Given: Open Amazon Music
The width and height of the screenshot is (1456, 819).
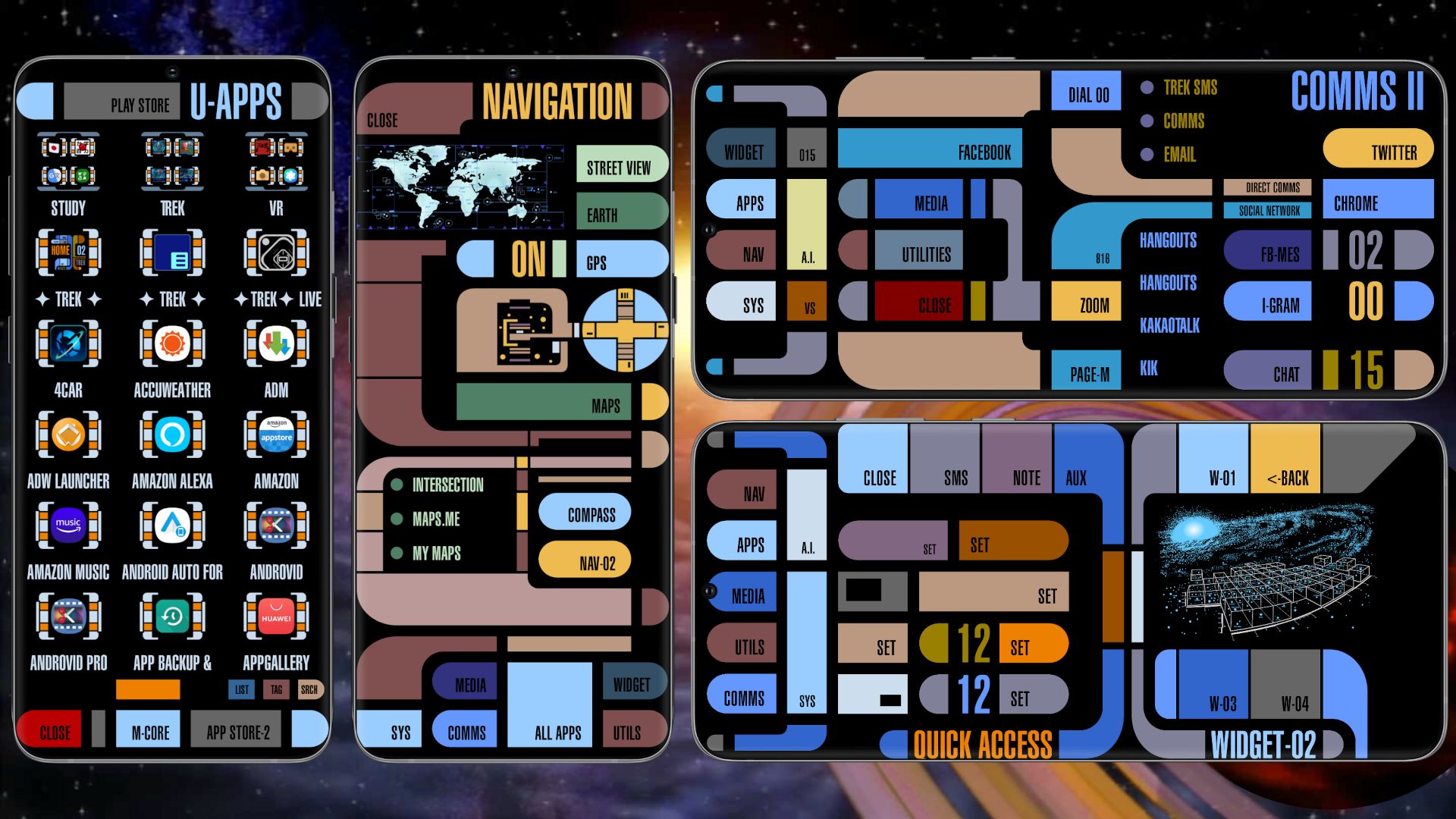Looking at the screenshot, I should point(68,526).
